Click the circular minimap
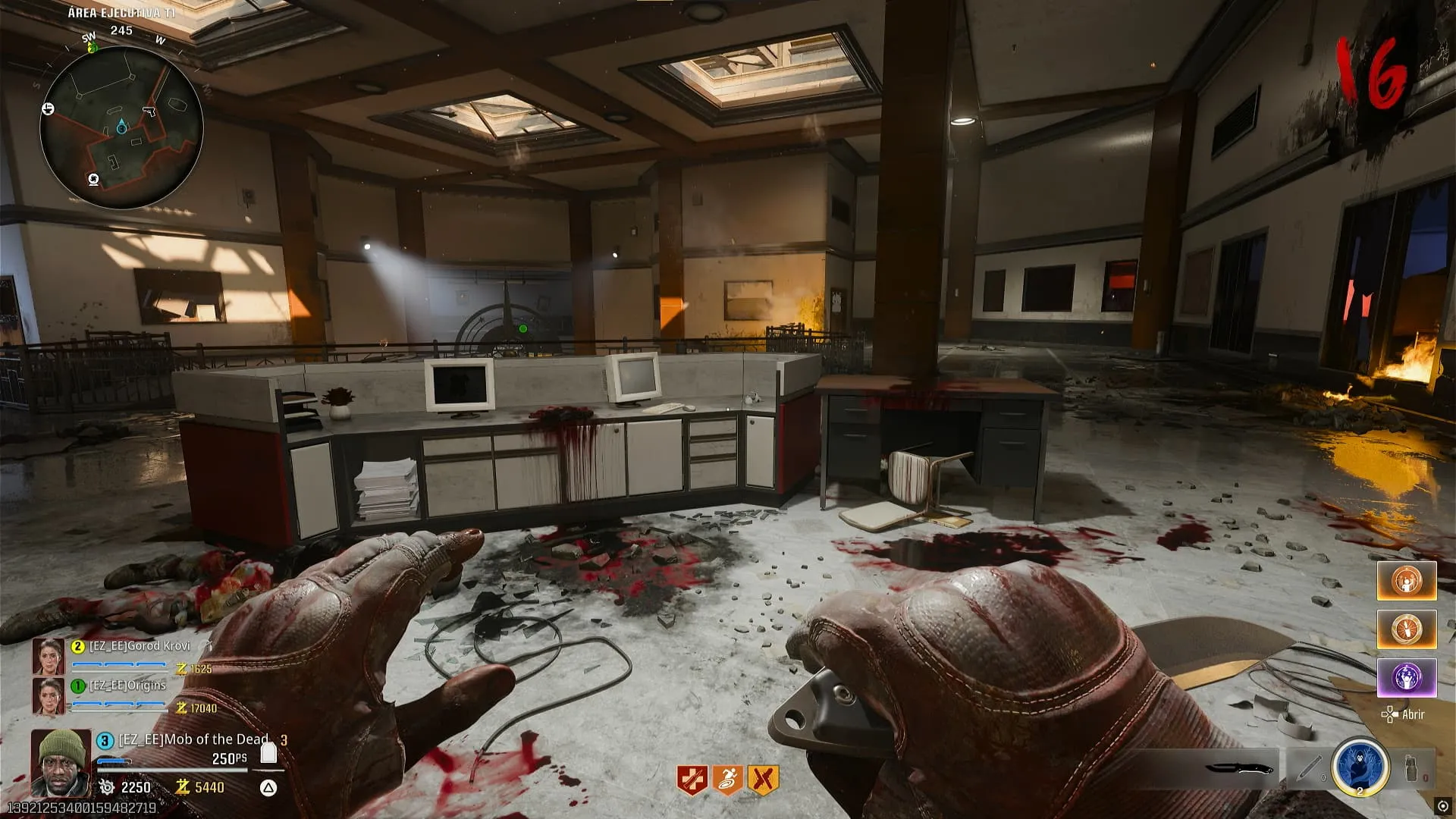 tap(121, 127)
